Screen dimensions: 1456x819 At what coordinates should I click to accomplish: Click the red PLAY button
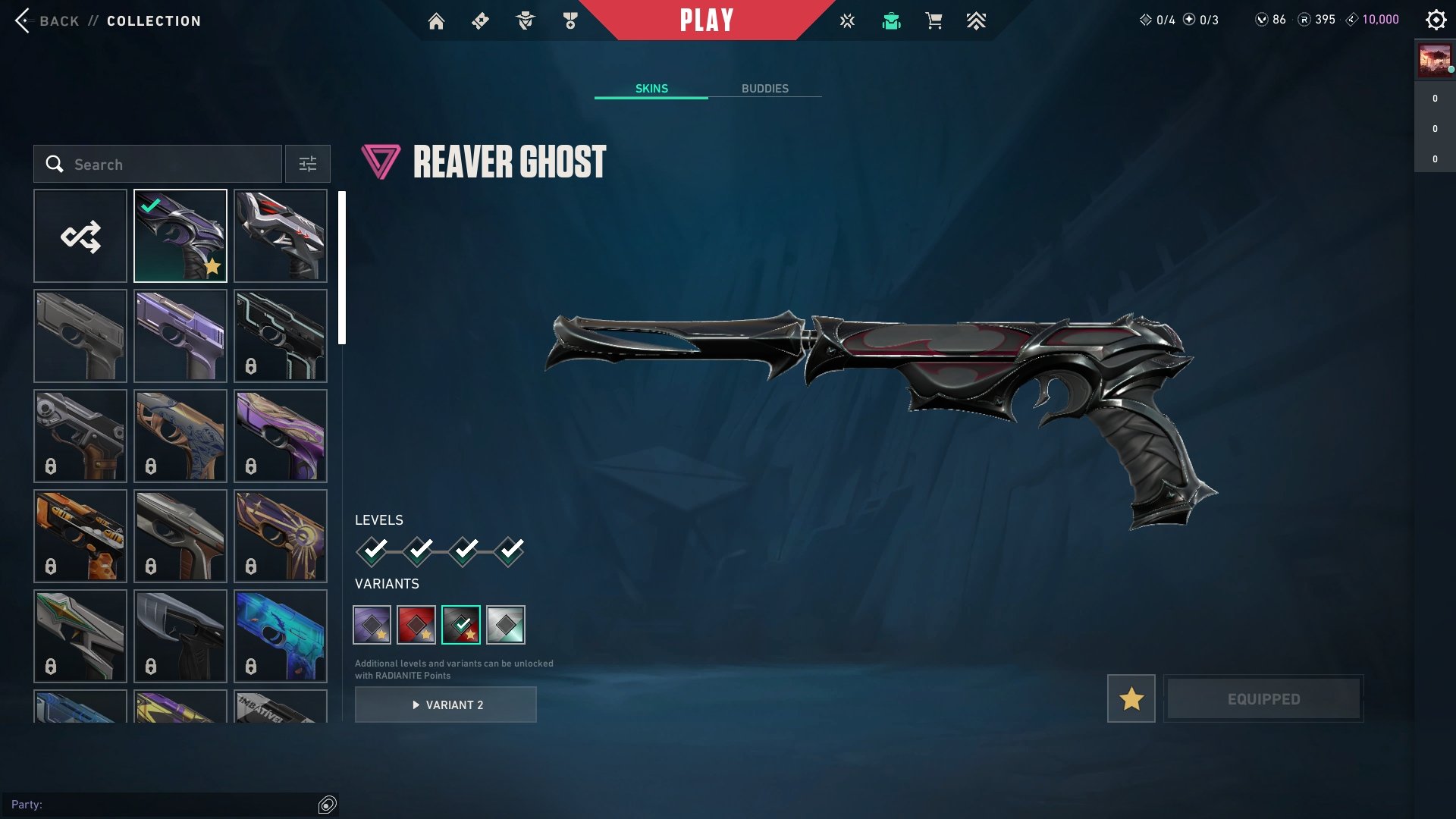[706, 20]
